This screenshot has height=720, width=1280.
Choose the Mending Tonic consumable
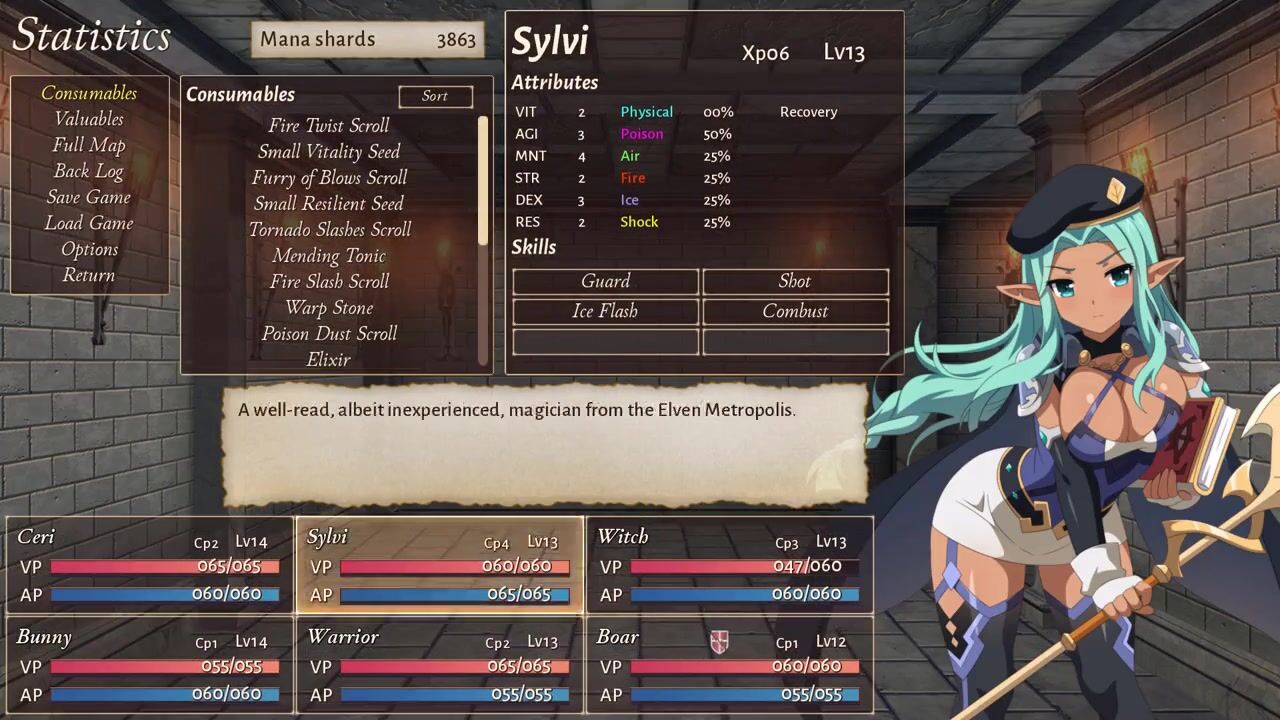pos(329,255)
